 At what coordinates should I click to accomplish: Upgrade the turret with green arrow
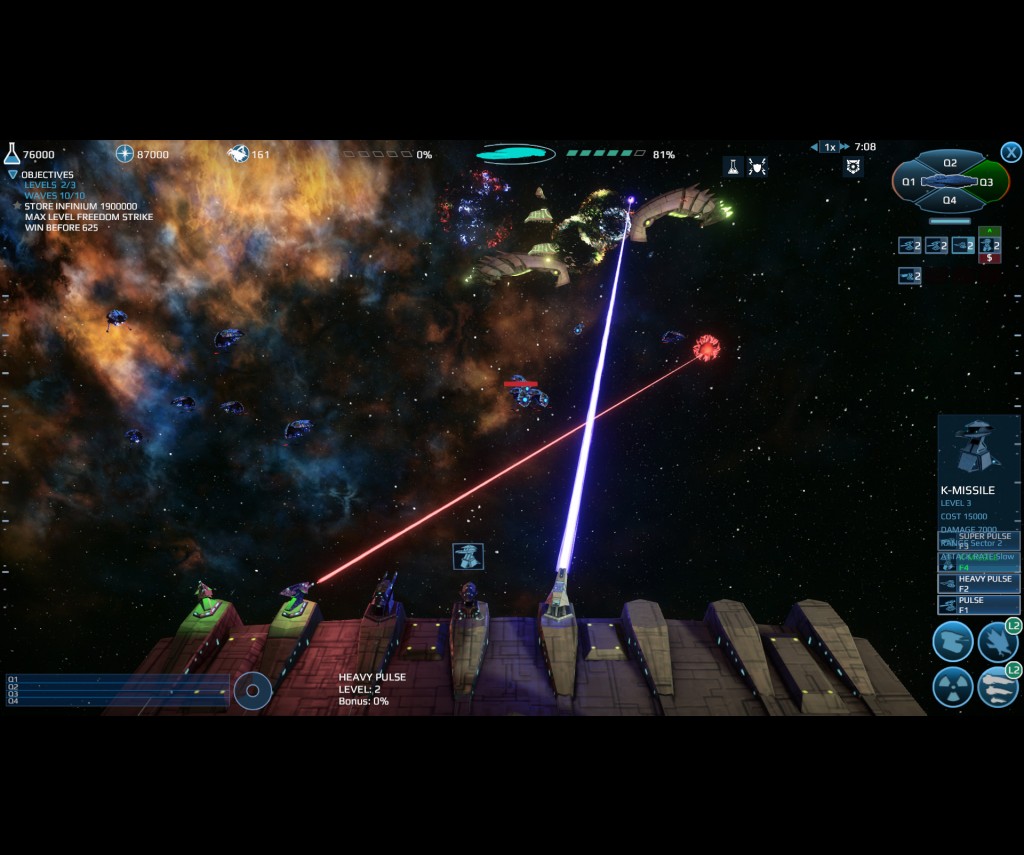989,232
